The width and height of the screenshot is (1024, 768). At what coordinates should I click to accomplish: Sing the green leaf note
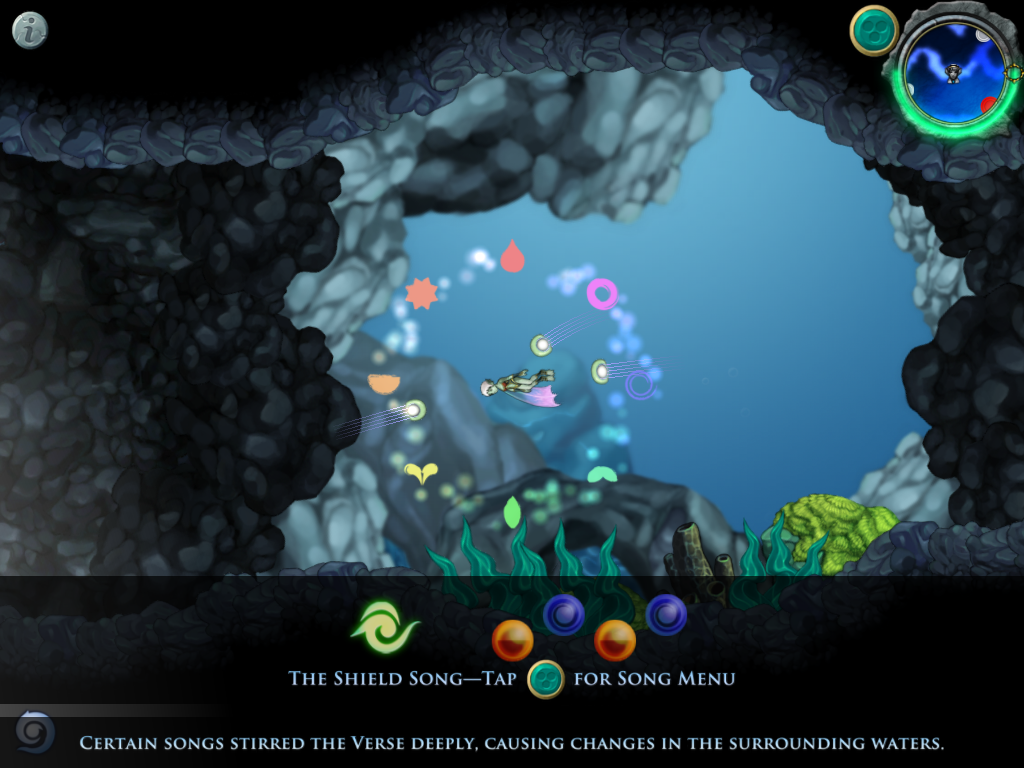click(512, 512)
